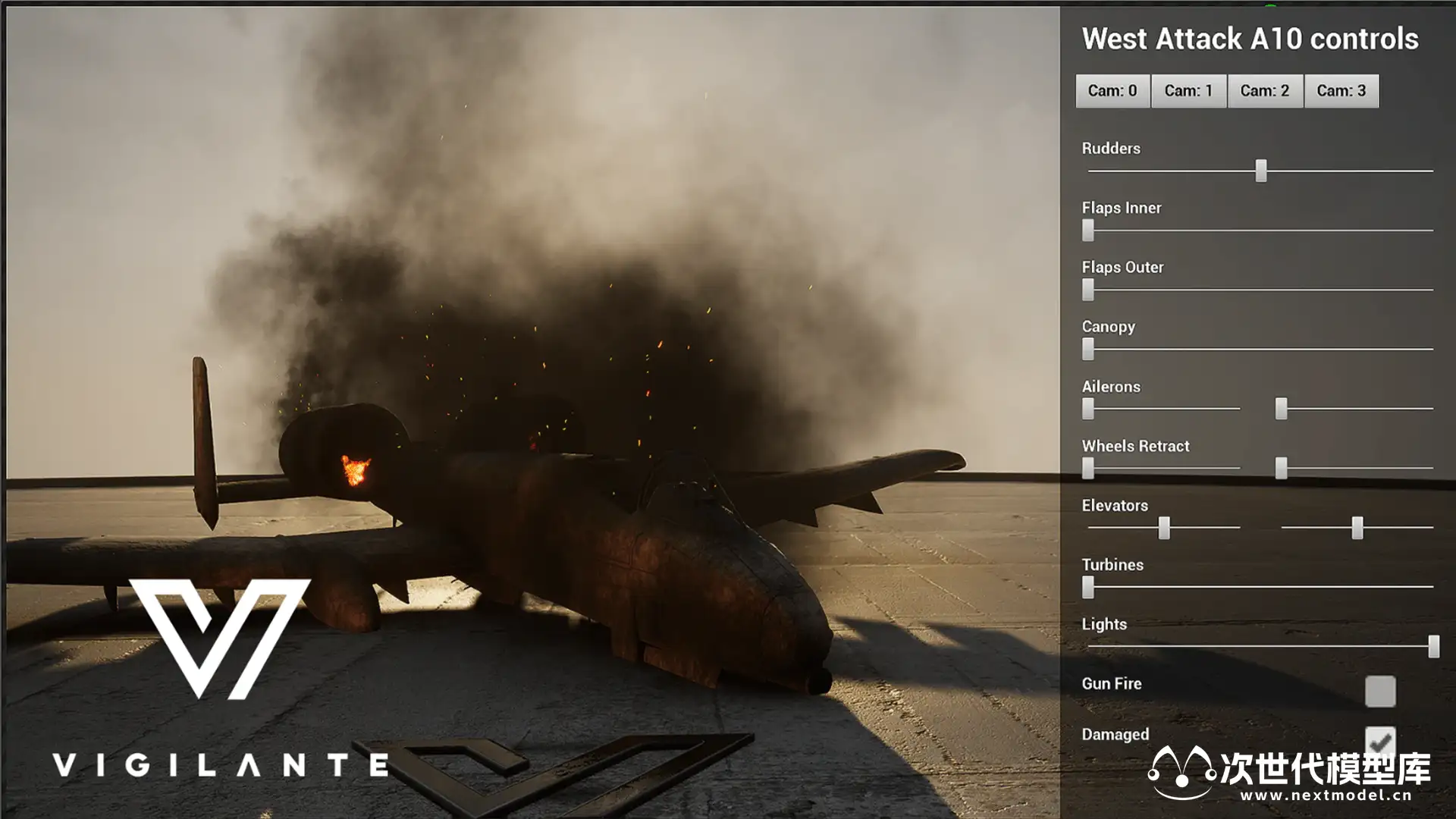Click the Flaps Inner slider handle
Viewport: 1456px width, 819px height.
click(1088, 230)
